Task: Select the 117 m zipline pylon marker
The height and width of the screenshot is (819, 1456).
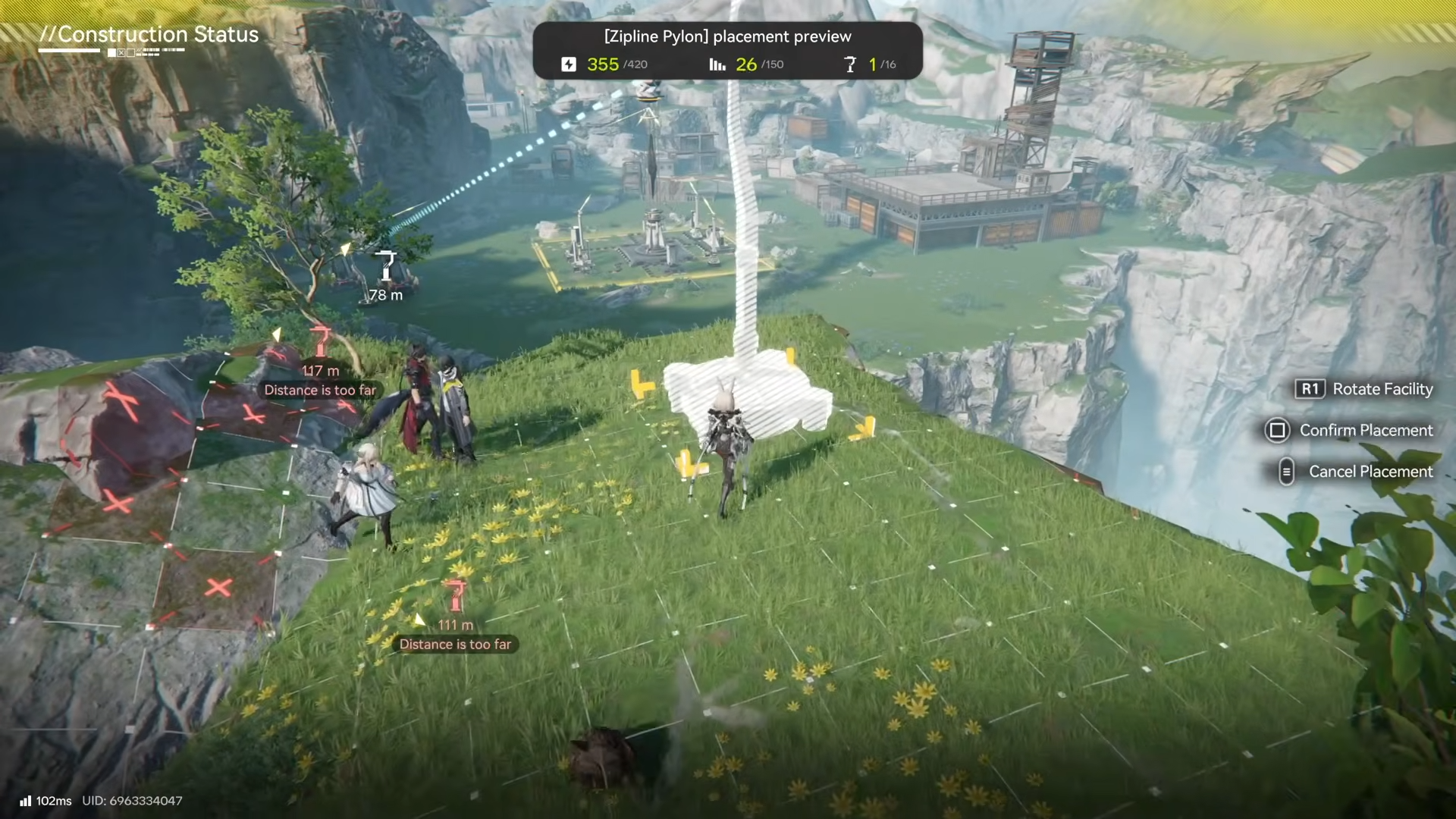Action: [322, 342]
